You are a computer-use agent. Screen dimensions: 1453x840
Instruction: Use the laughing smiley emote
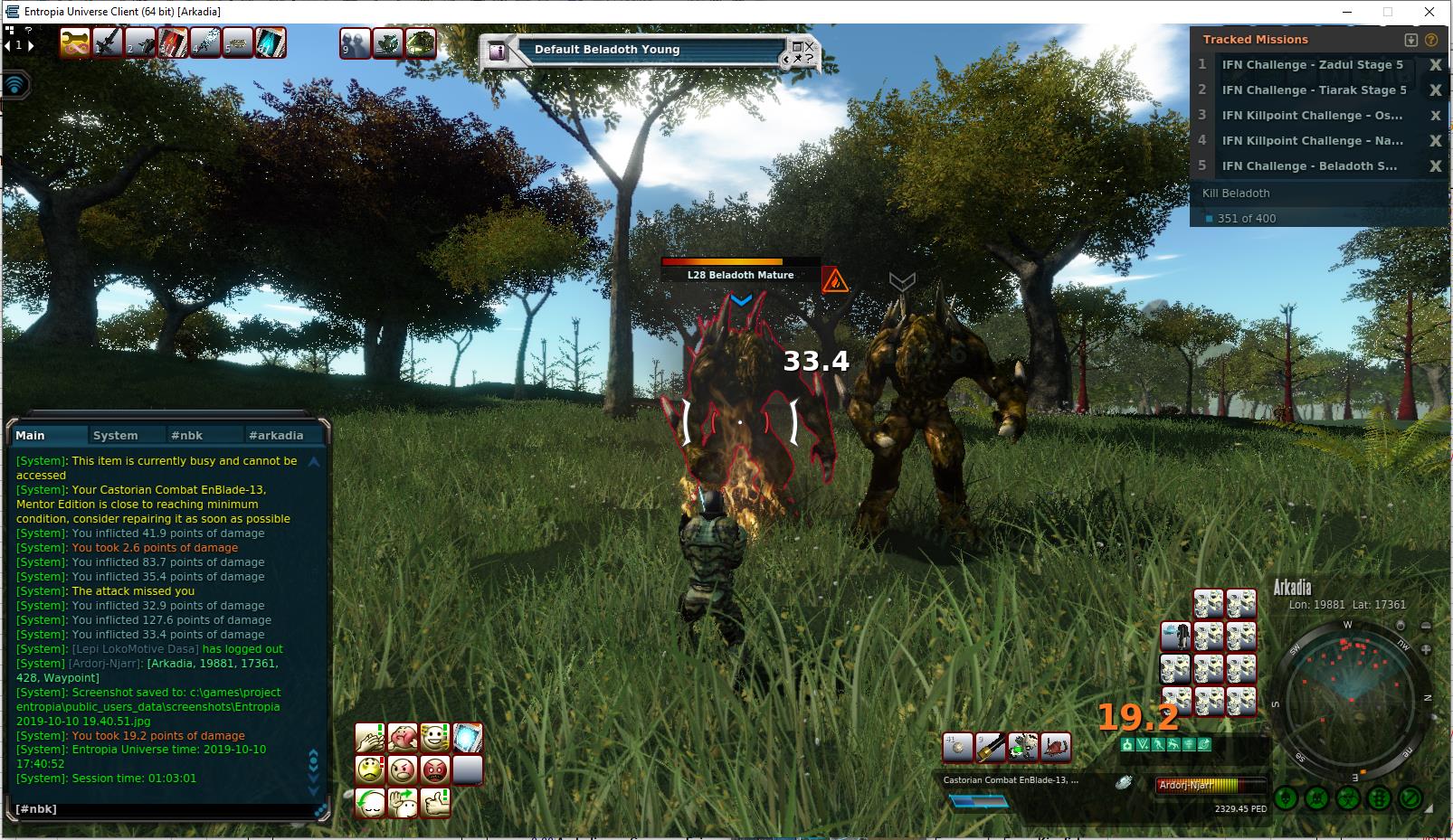[435, 738]
